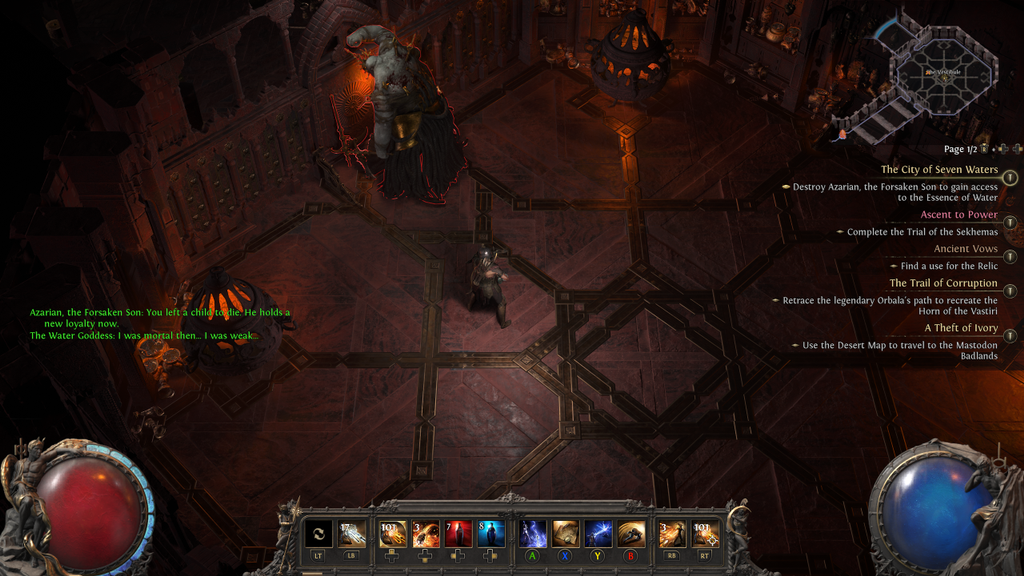Select the A Theft of Ivory quest
Viewport: 1024px width, 576px height.
pos(960,328)
